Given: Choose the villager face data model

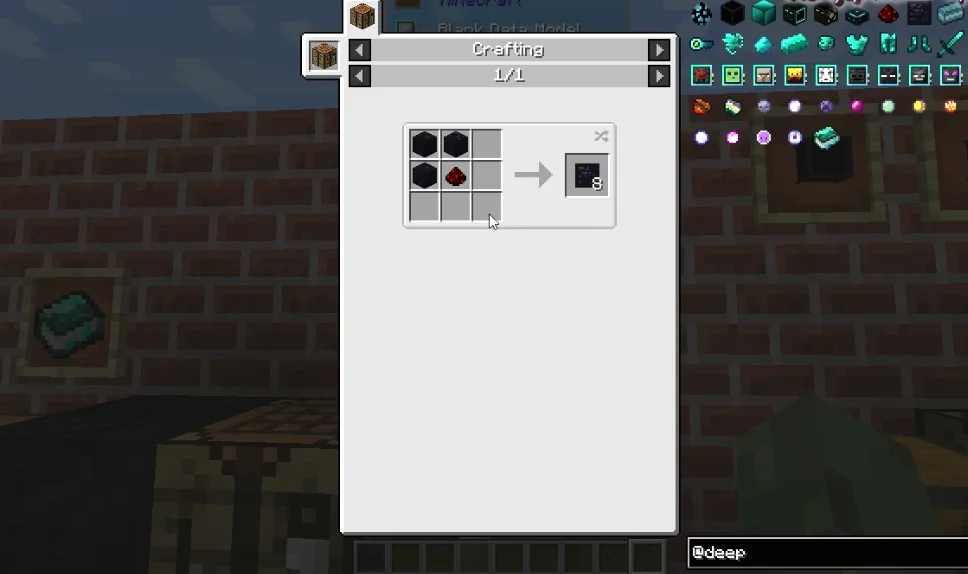Looking at the screenshot, I should 763,75.
